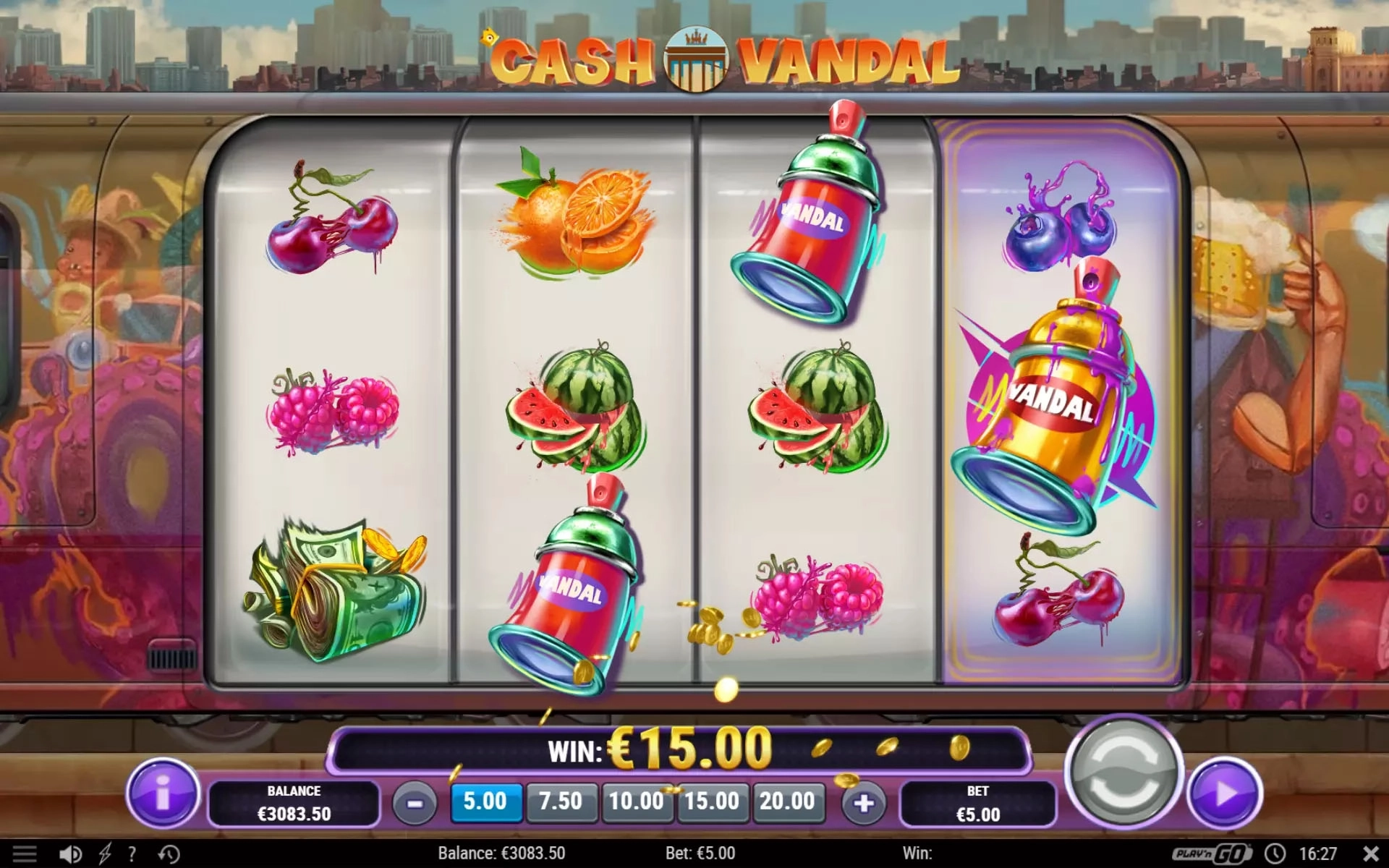
Task: Open help with the question mark icon
Action: 132,854
